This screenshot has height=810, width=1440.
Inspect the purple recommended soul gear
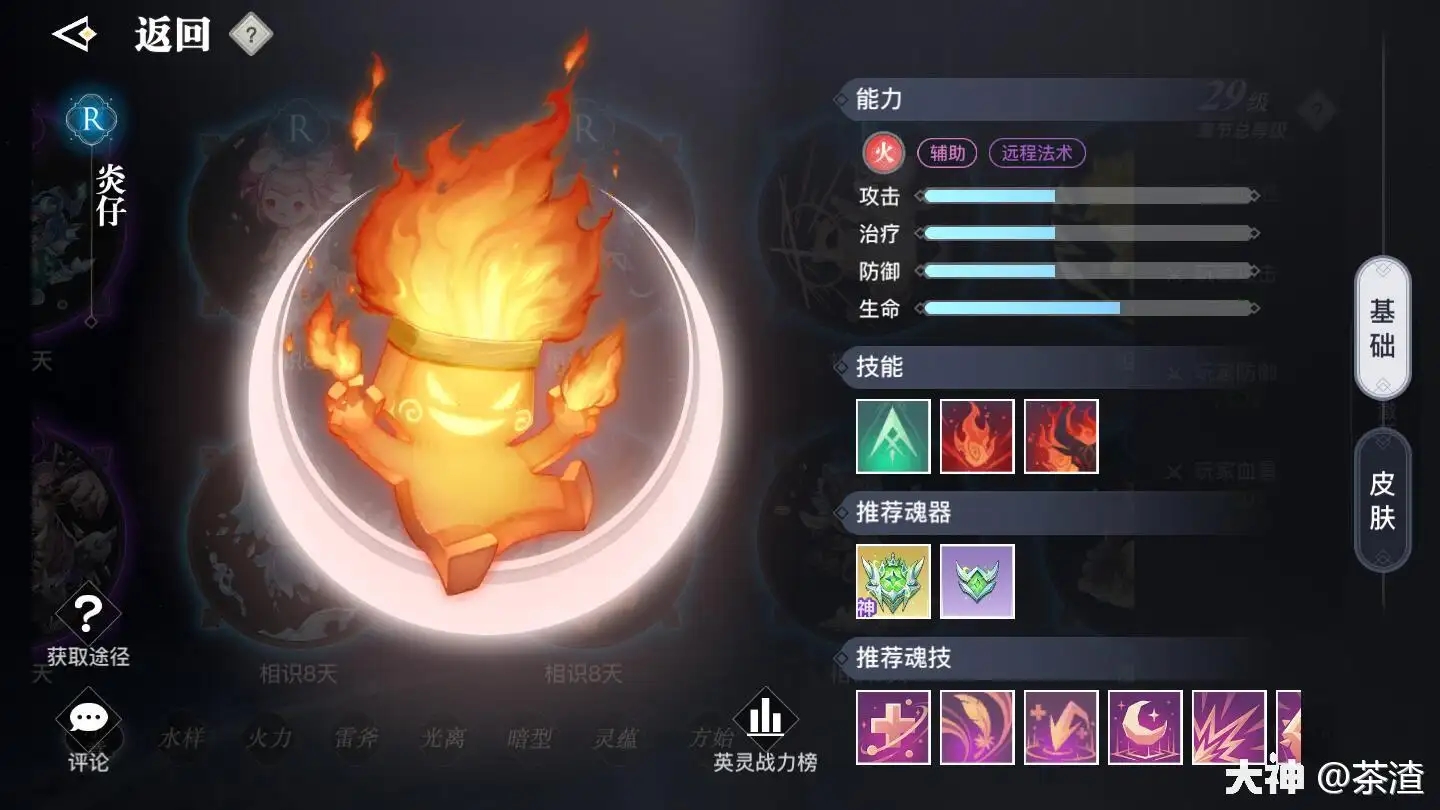pos(977,581)
